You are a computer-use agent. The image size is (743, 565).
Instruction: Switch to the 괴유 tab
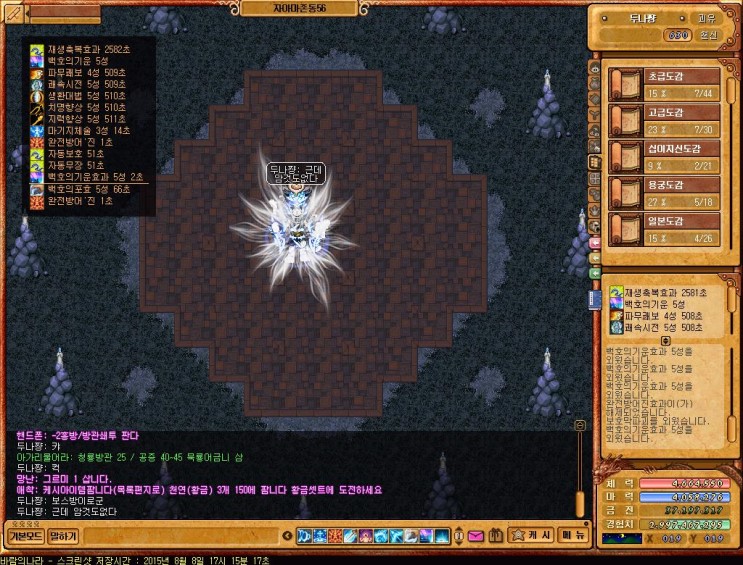[x=706, y=17]
